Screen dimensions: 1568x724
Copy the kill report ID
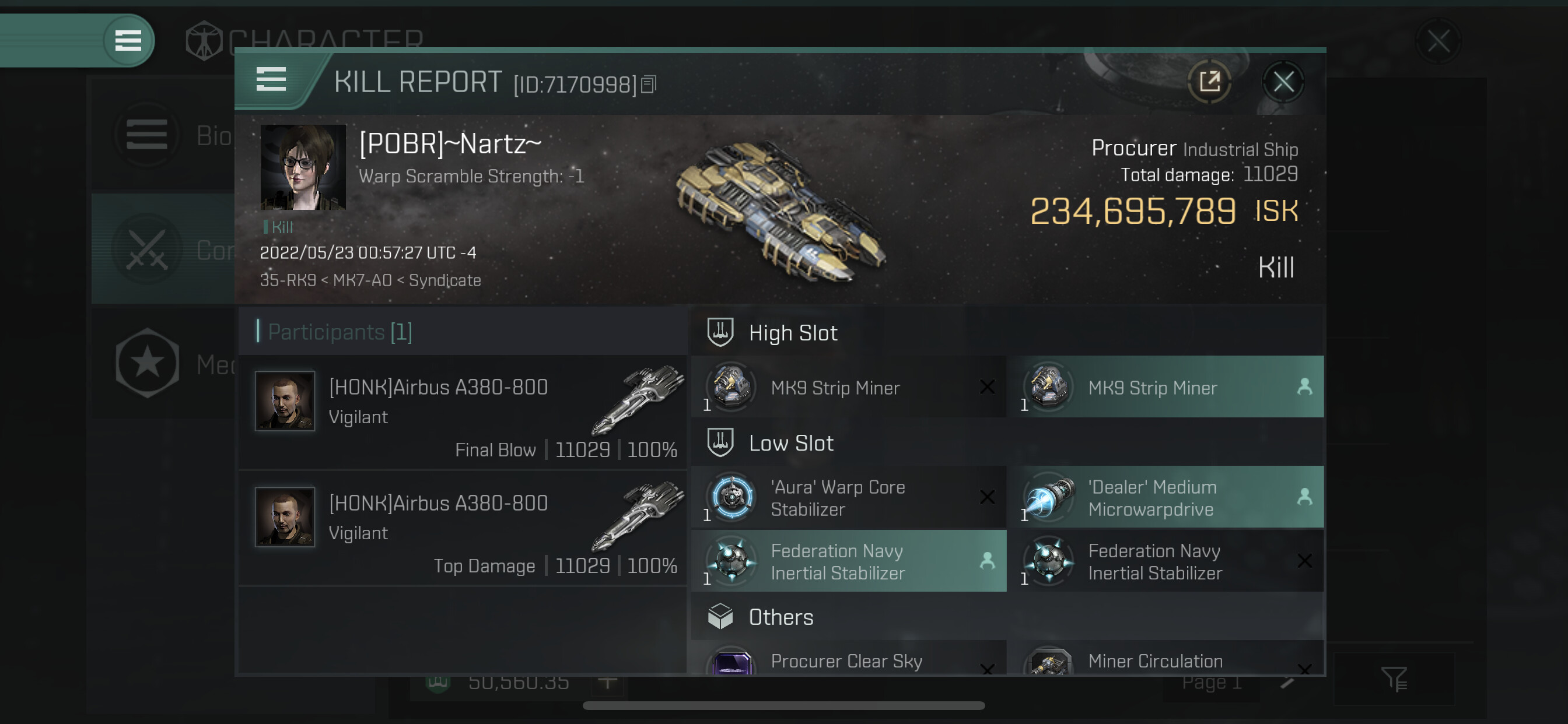click(x=649, y=85)
